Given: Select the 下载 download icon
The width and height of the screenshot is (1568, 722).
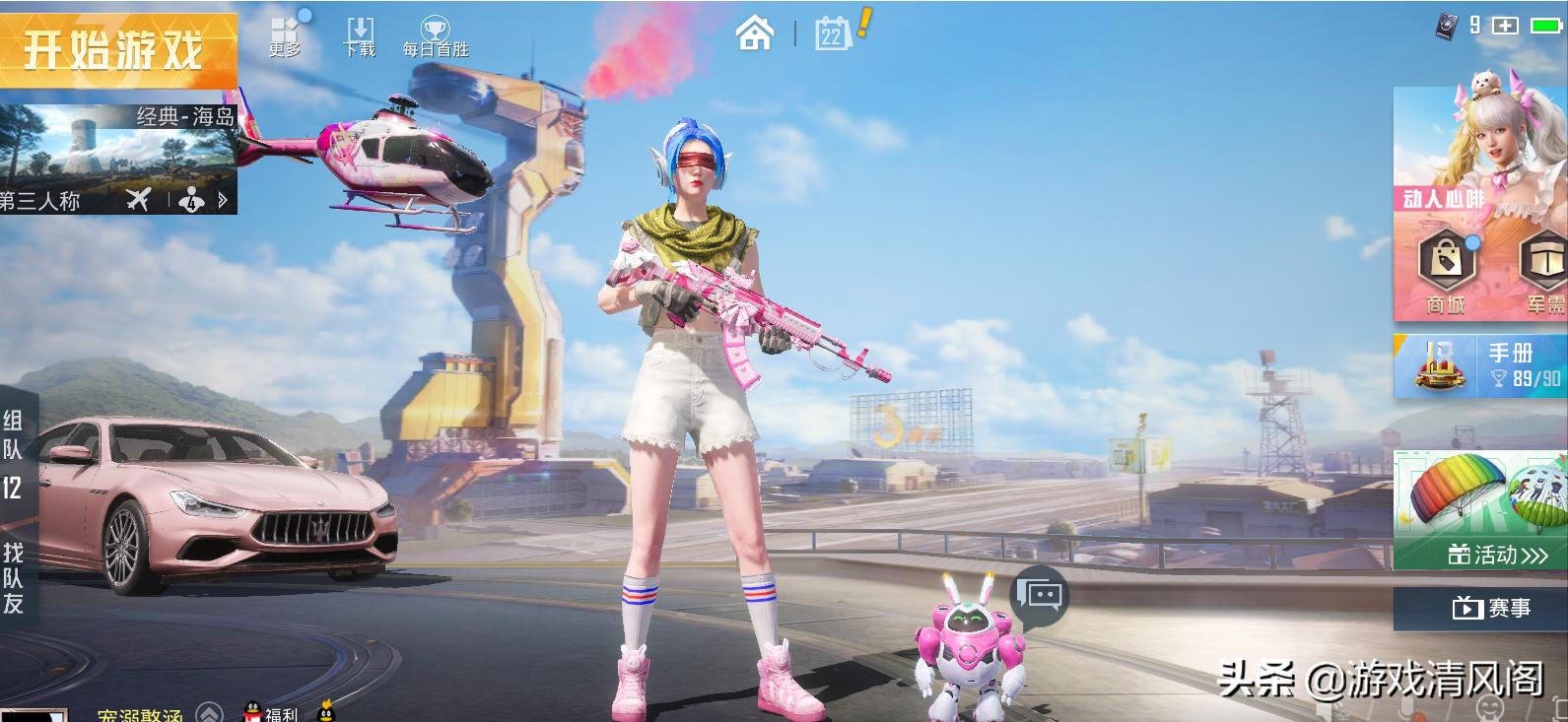Looking at the screenshot, I should click(360, 35).
